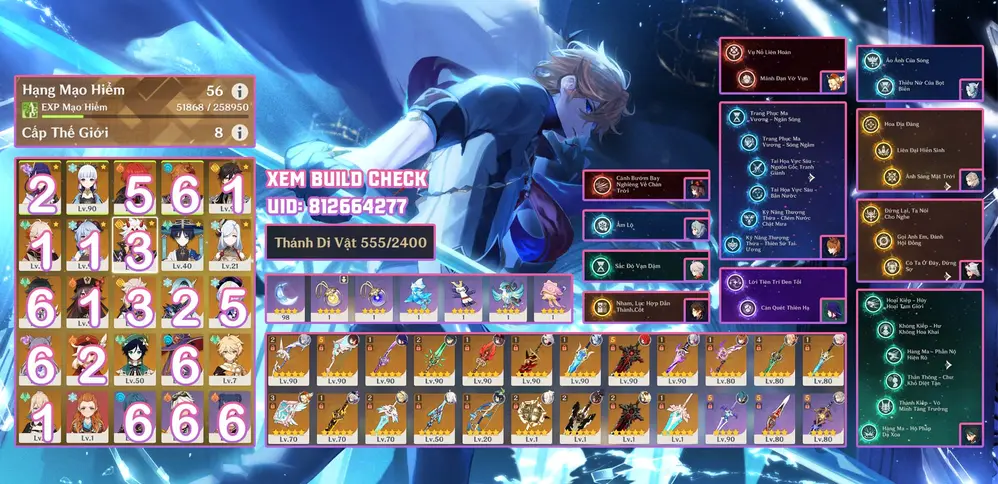Image resolution: width=998 pixels, height=484 pixels.
Task: Choose the Hoa Địa Đàng constellation entry
Action: (x=904, y=126)
